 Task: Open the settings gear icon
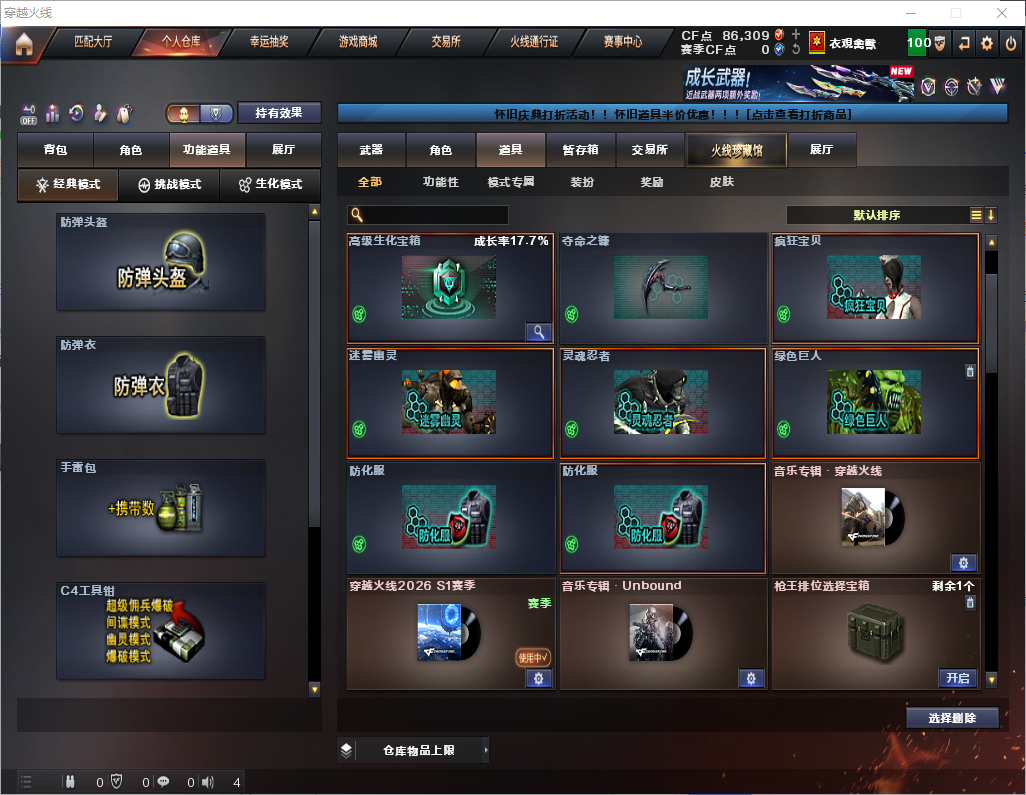(x=987, y=43)
